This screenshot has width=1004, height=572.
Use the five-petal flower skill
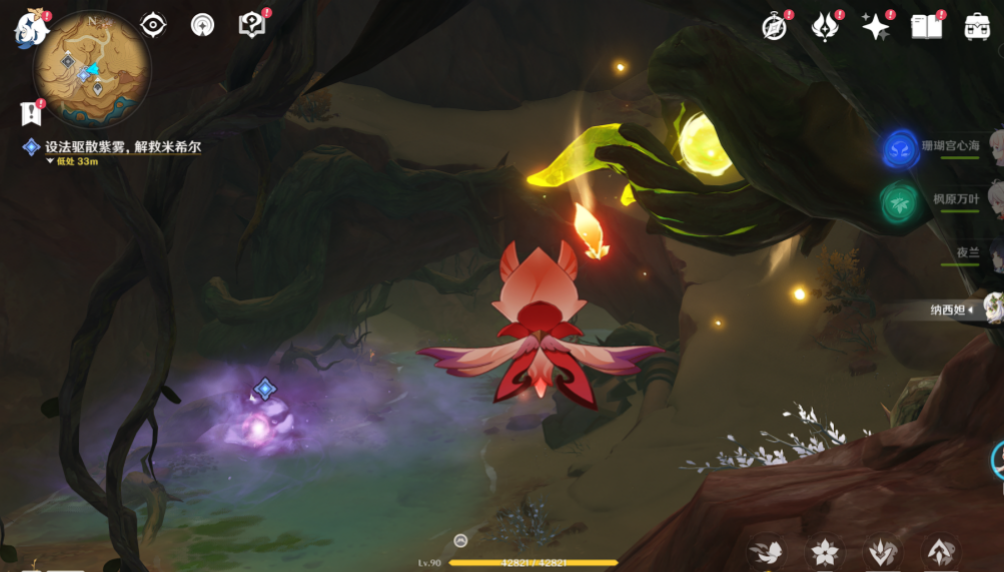tap(824, 552)
